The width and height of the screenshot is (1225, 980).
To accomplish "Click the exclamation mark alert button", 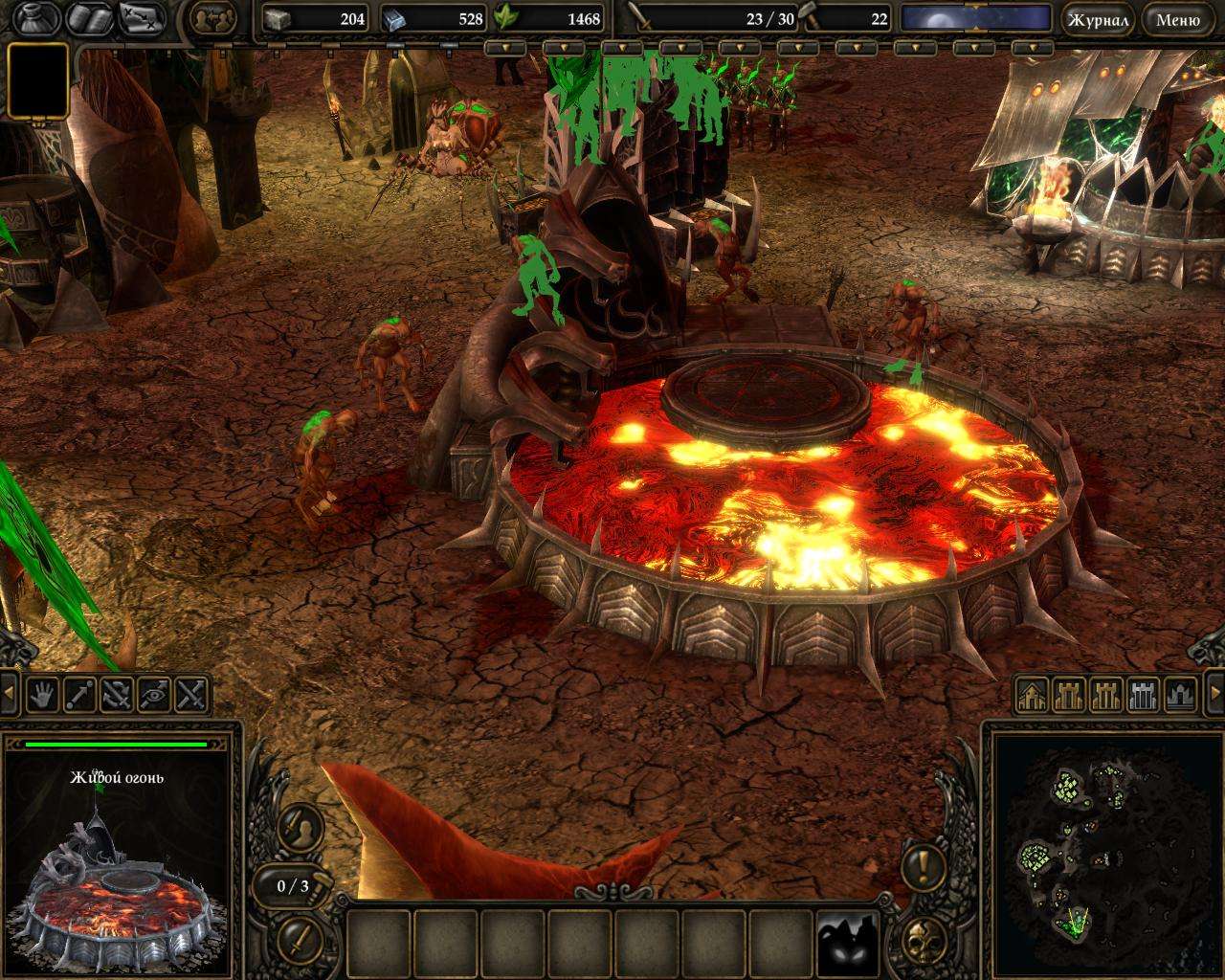I will (x=923, y=866).
